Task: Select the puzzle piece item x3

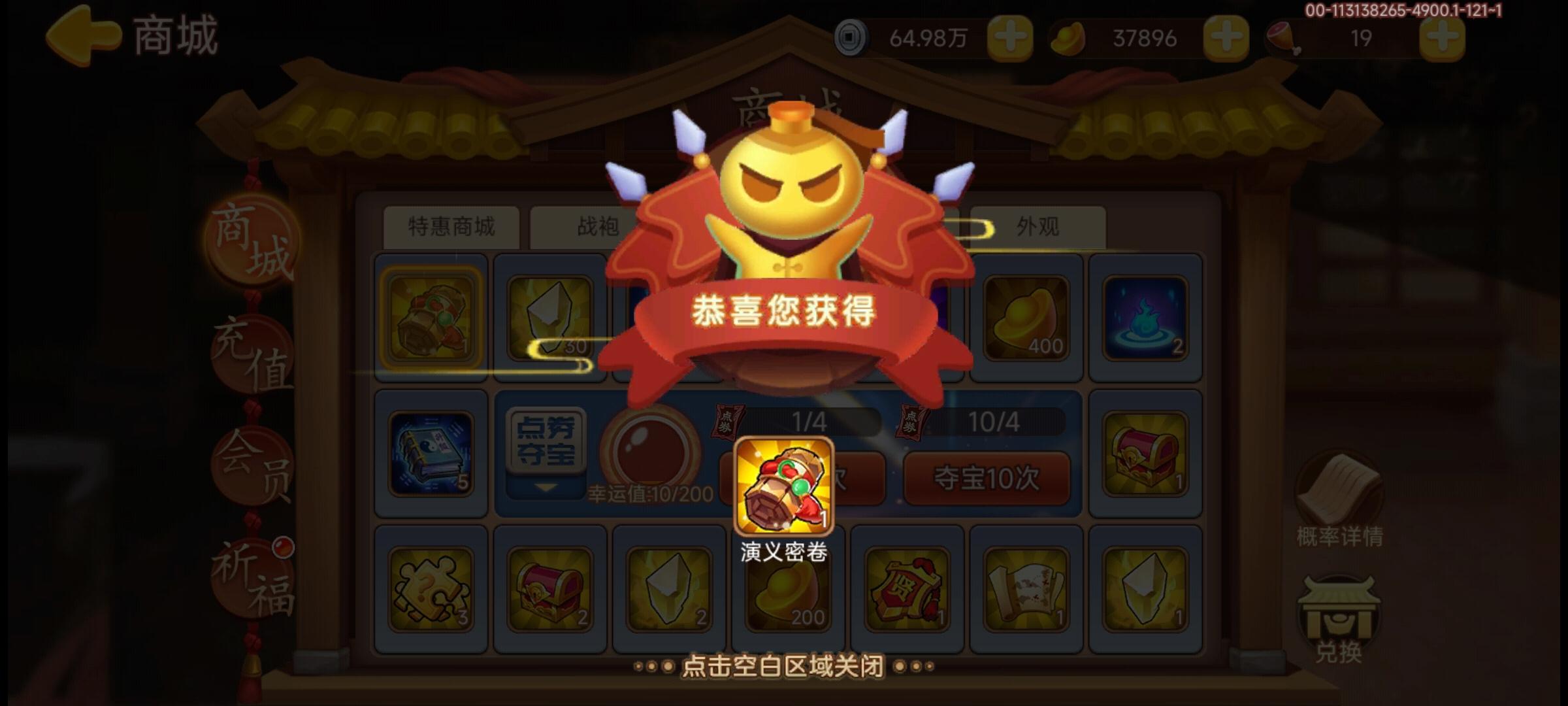Action: click(x=431, y=588)
